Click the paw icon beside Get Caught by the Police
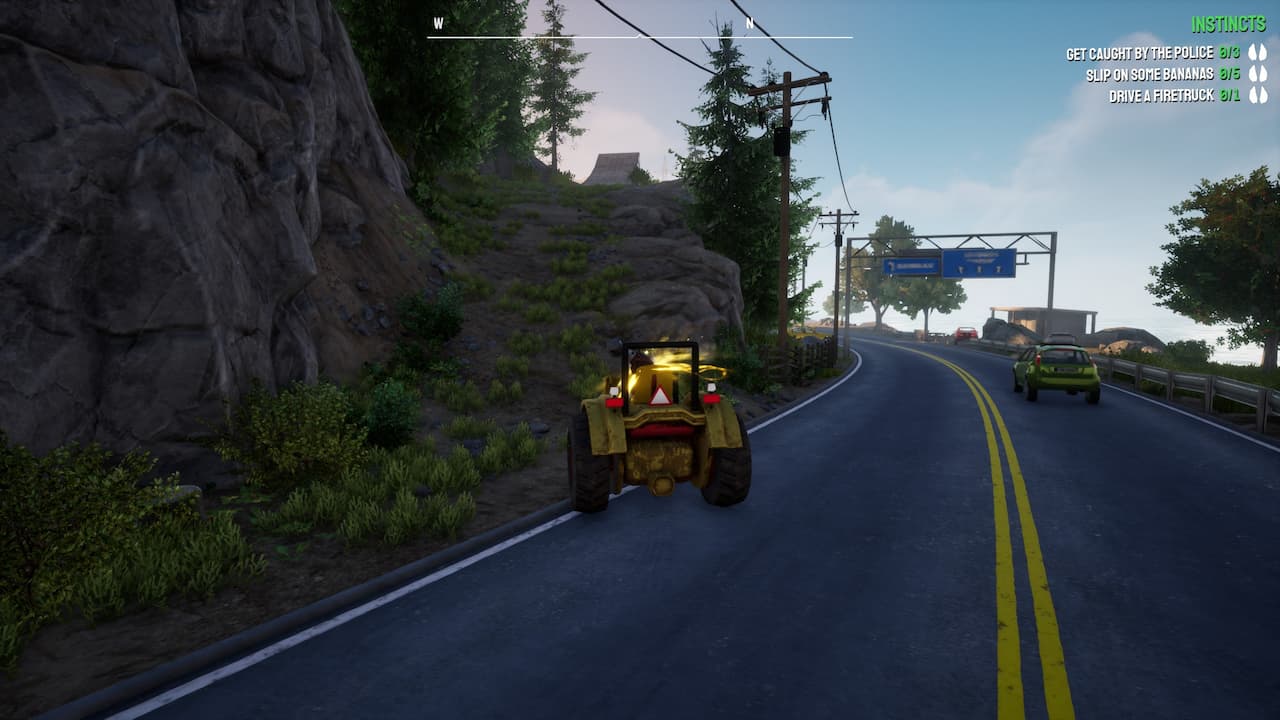The width and height of the screenshot is (1280, 720). coord(1258,52)
